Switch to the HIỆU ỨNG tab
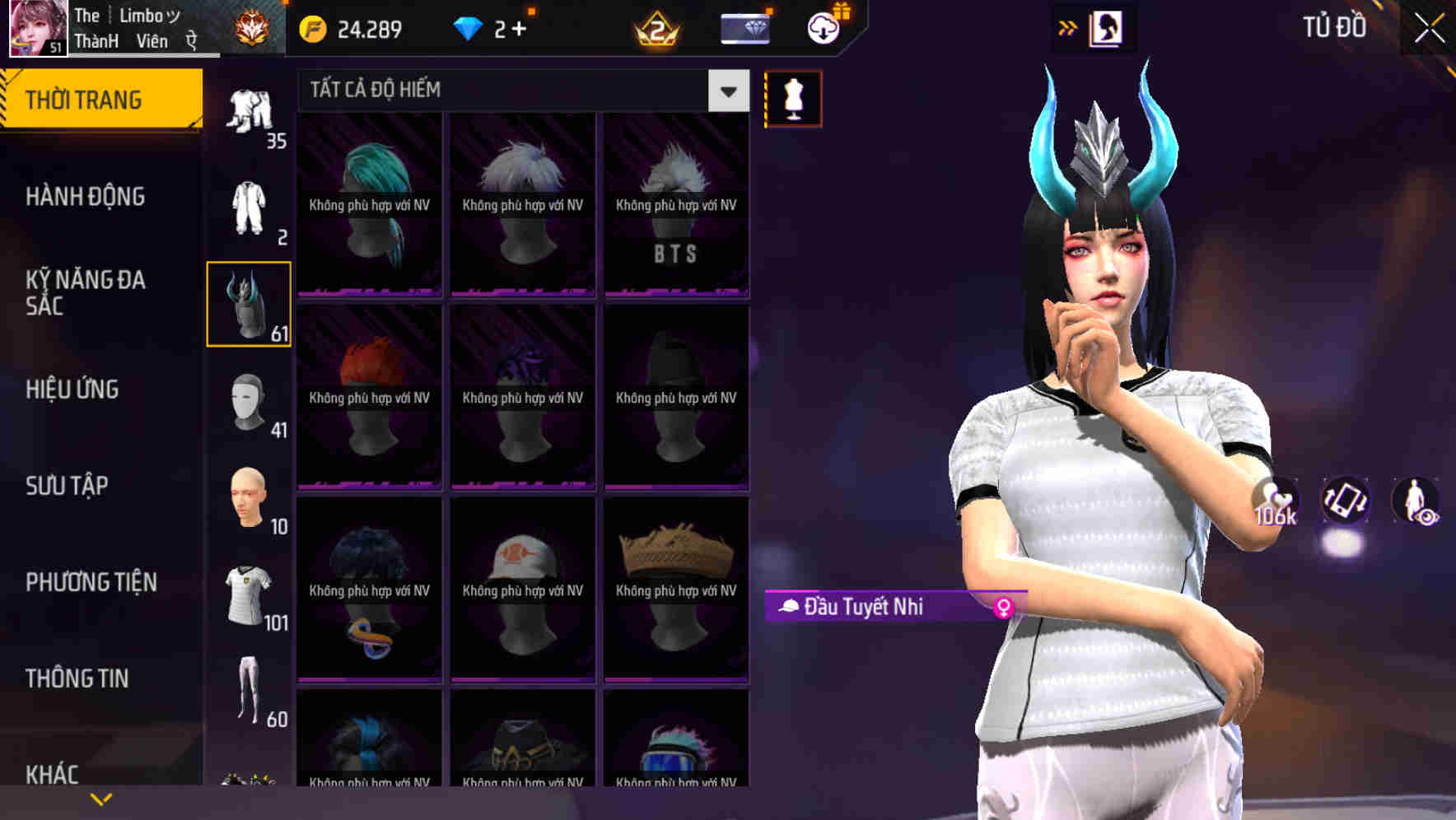Screen dimensions: 1456x820 (72, 389)
